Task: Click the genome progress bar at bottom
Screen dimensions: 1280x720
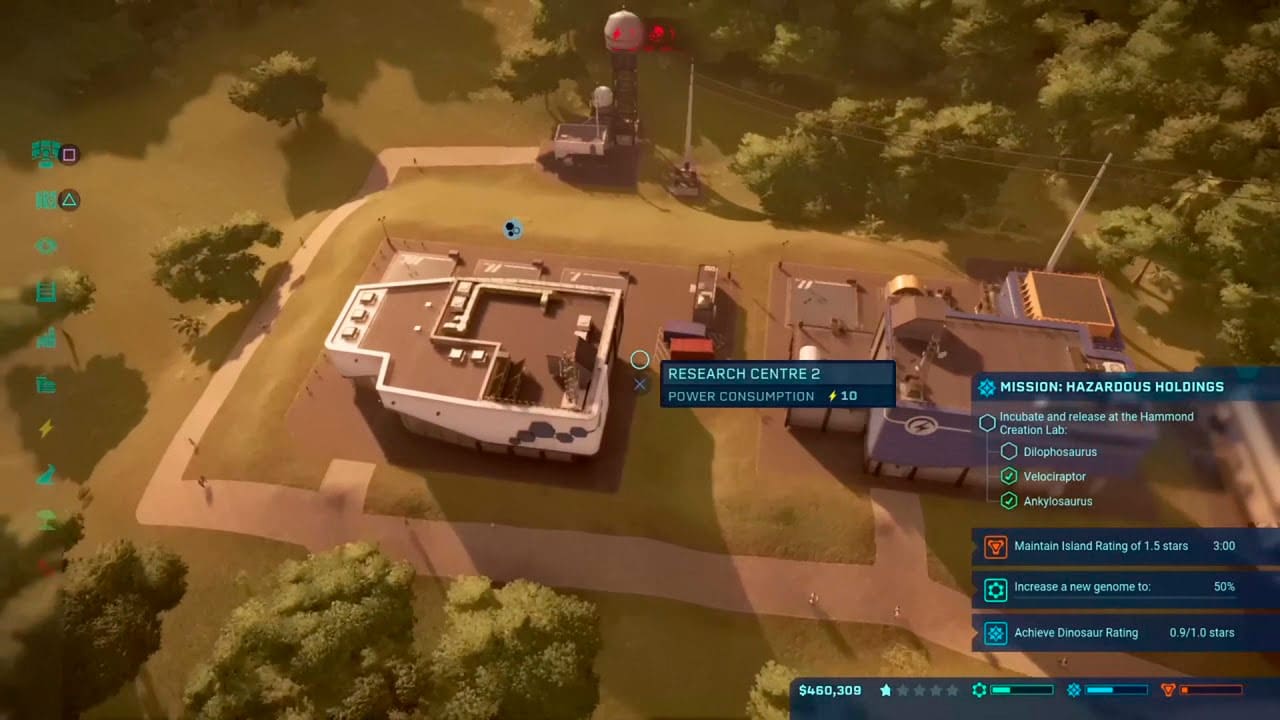Action: (1022, 689)
